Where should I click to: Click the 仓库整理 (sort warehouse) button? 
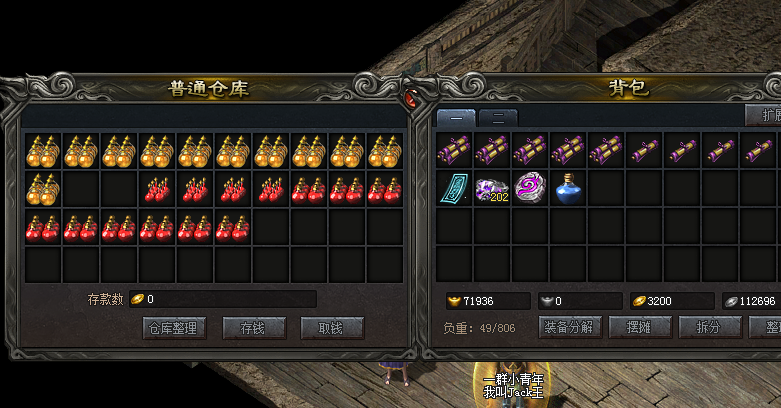[x=174, y=328]
